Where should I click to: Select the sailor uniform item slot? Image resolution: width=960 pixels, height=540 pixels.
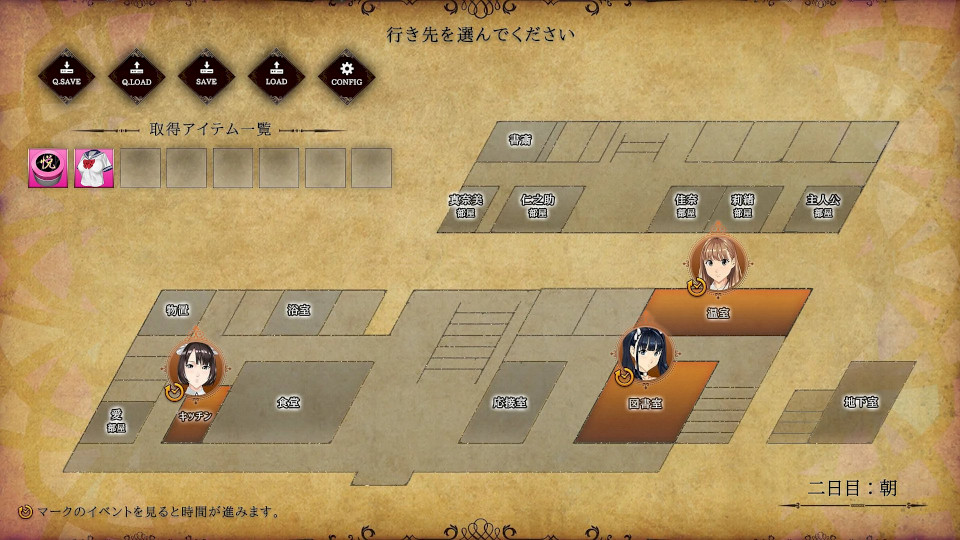click(94, 168)
